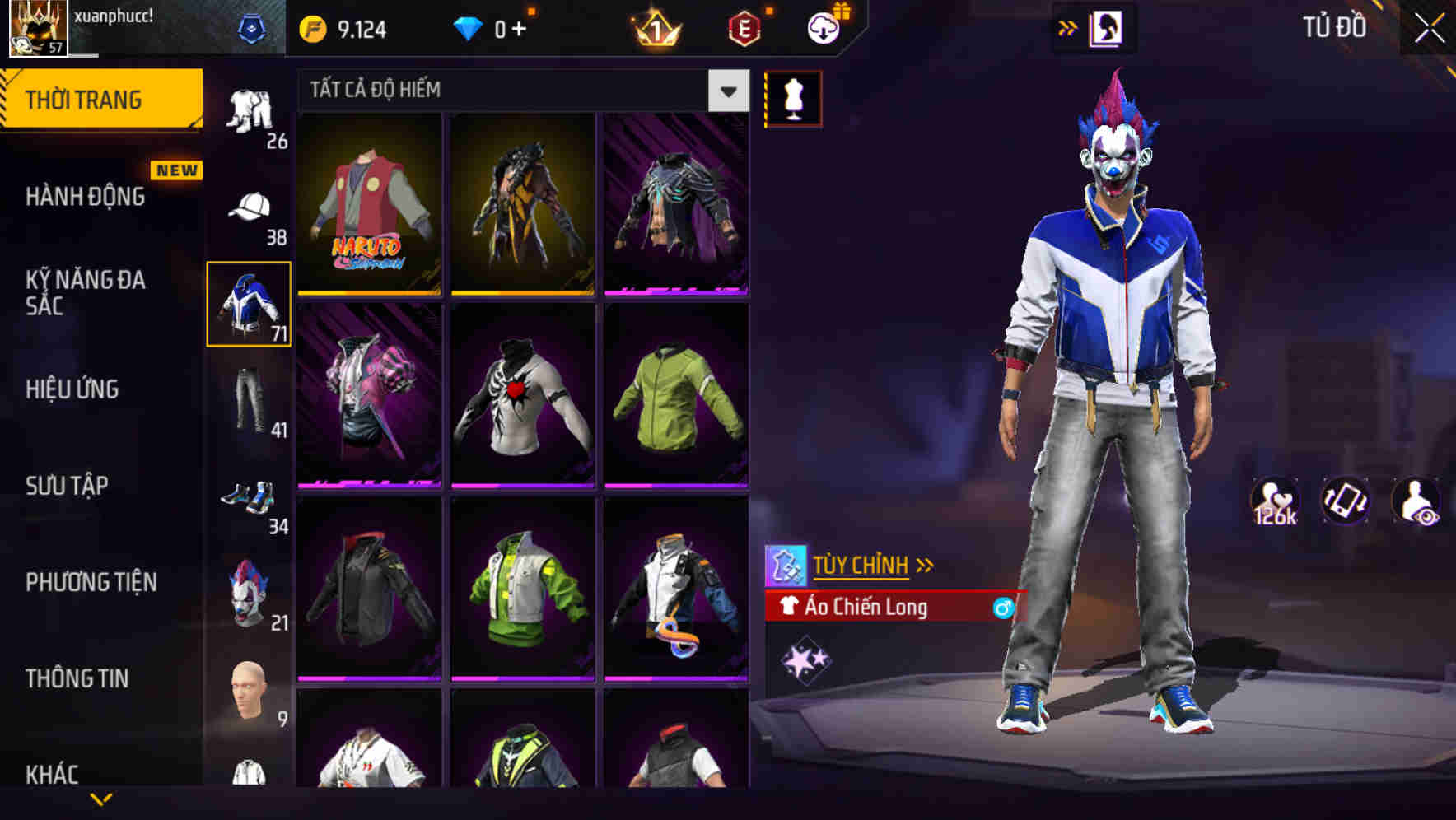Collapse the panel using the double-arrow toggle
The image size is (1456, 820).
(1068, 26)
